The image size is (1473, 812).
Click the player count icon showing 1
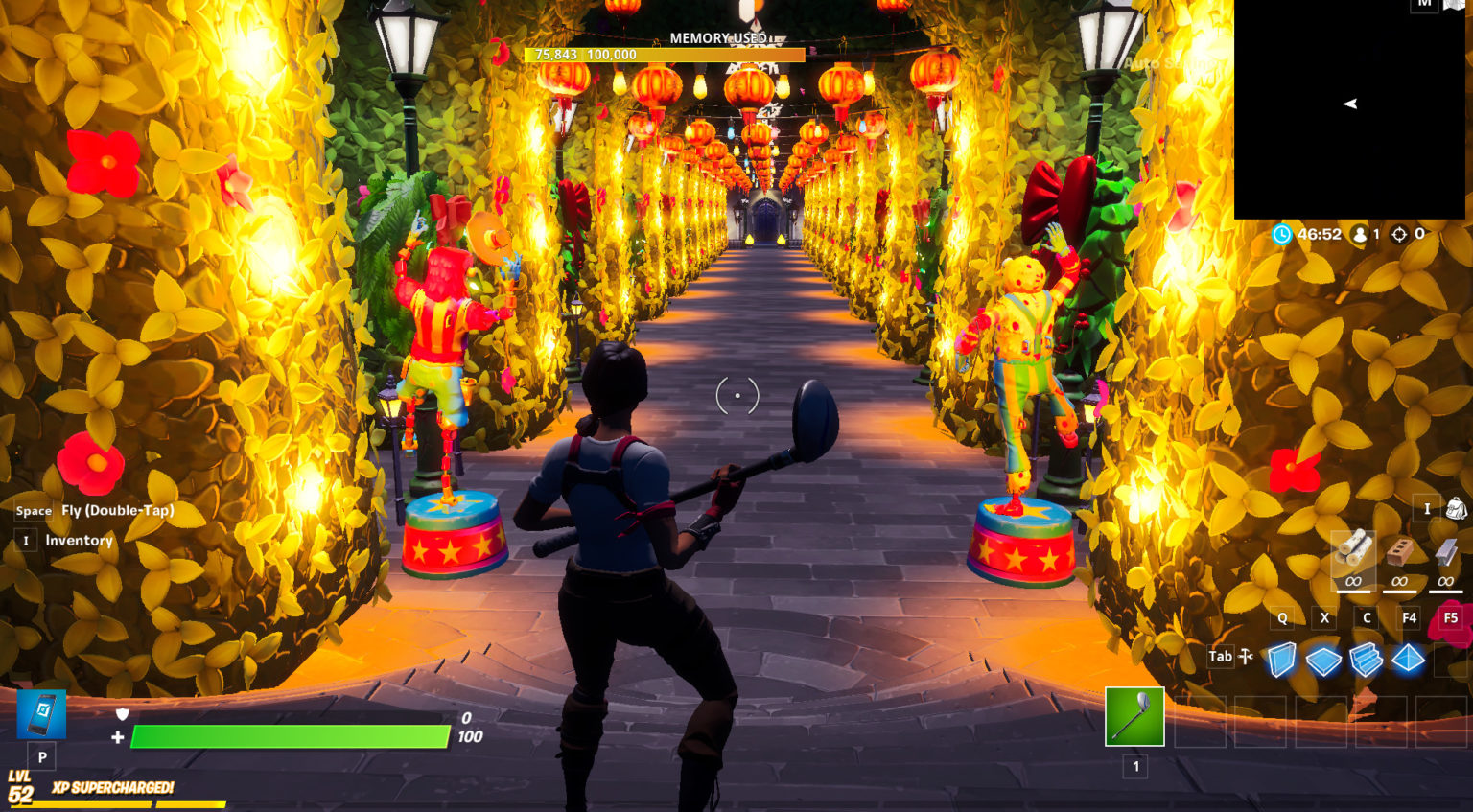click(x=1361, y=232)
